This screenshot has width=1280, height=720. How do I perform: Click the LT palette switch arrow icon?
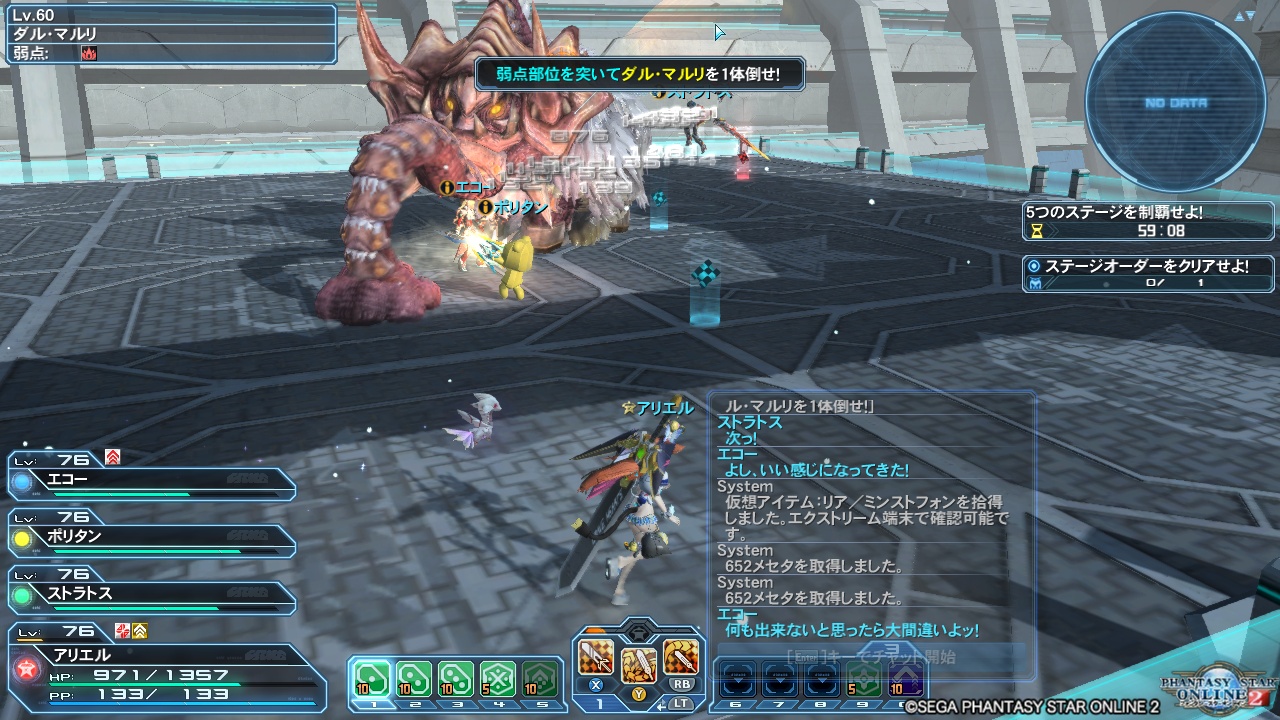(x=662, y=704)
